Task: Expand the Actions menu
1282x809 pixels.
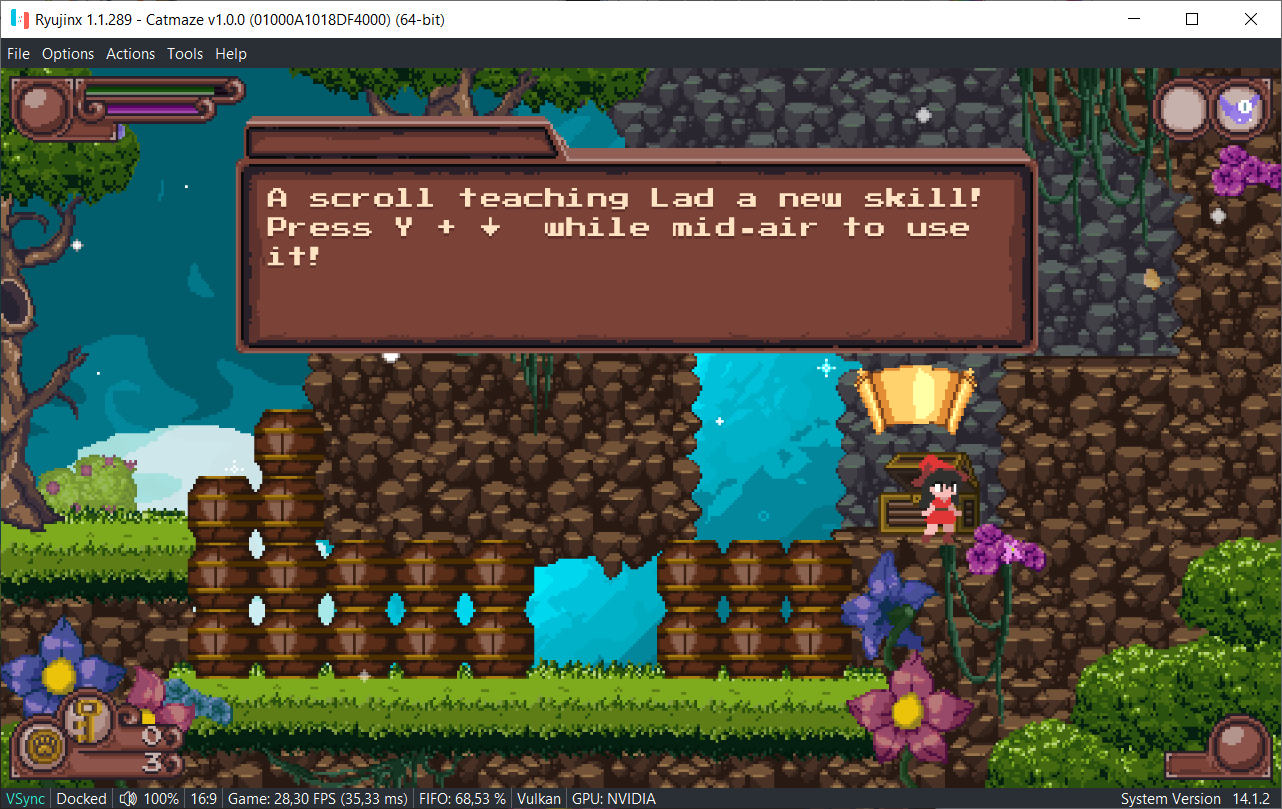Action: [x=130, y=53]
